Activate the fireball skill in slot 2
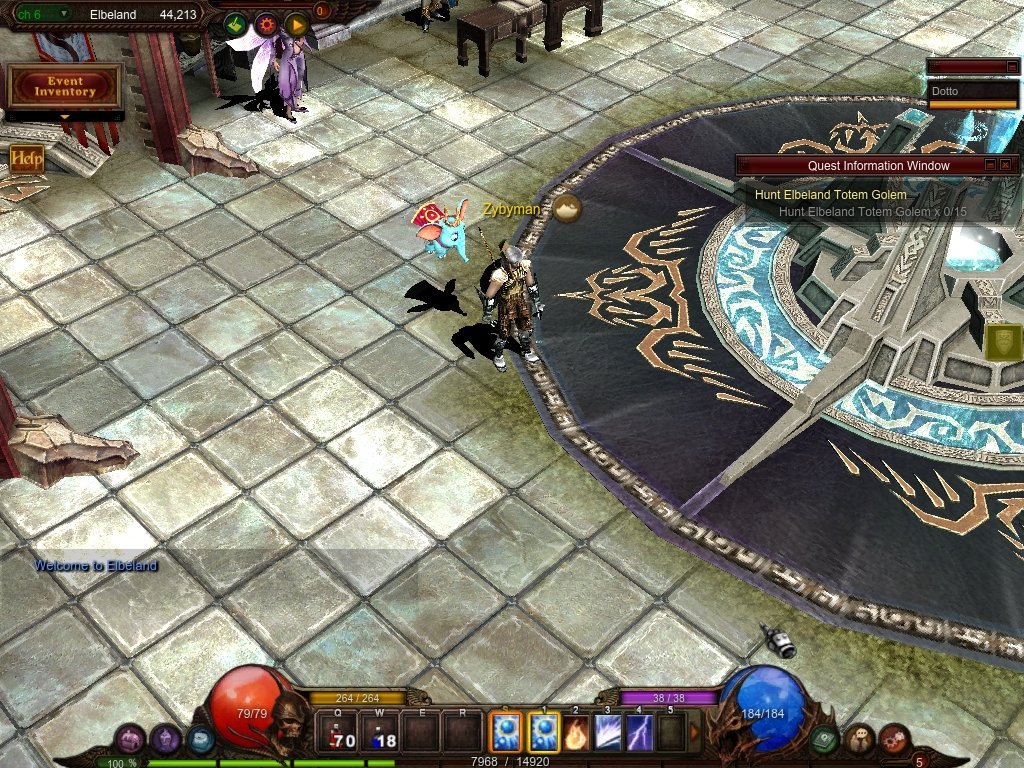 (x=575, y=733)
